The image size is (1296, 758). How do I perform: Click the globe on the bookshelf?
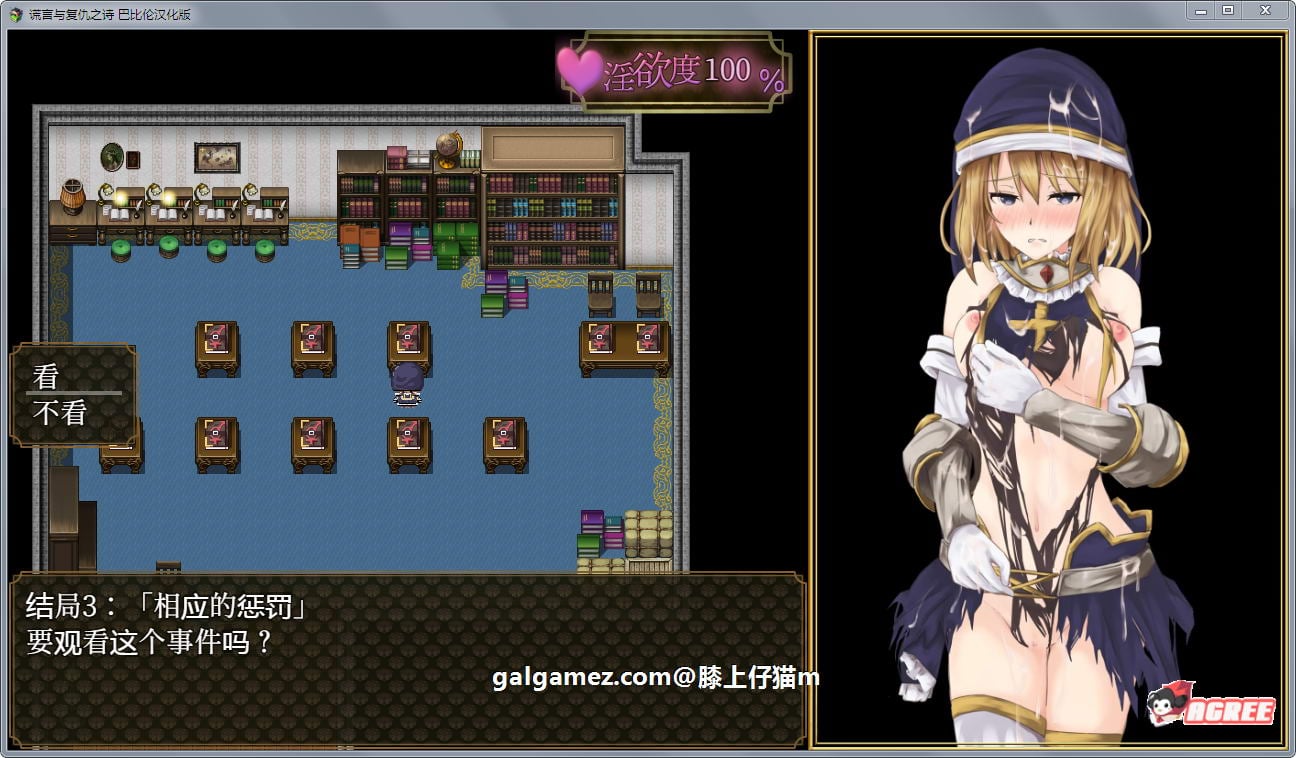[449, 148]
